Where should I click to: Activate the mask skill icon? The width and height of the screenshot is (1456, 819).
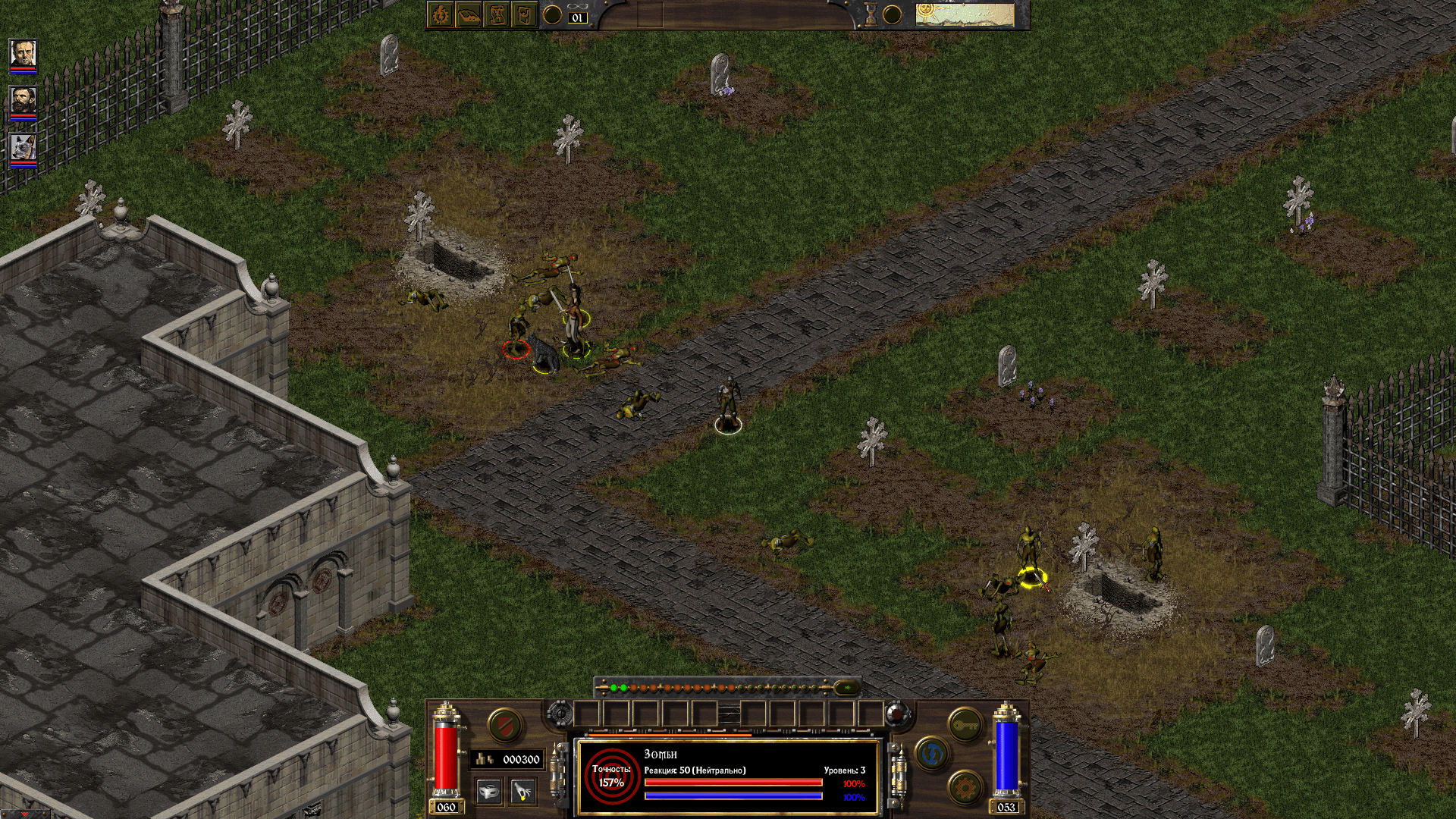tap(489, 791)
